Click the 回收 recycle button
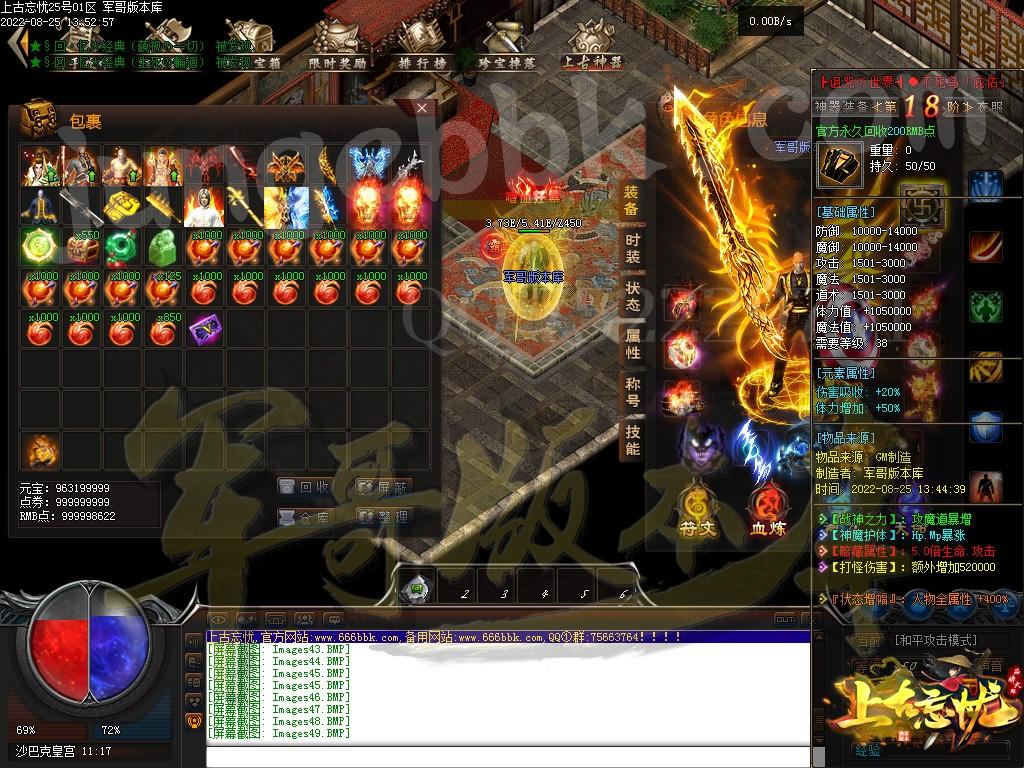Screen dimensions: 1024x768 click(x=304, y=487)
